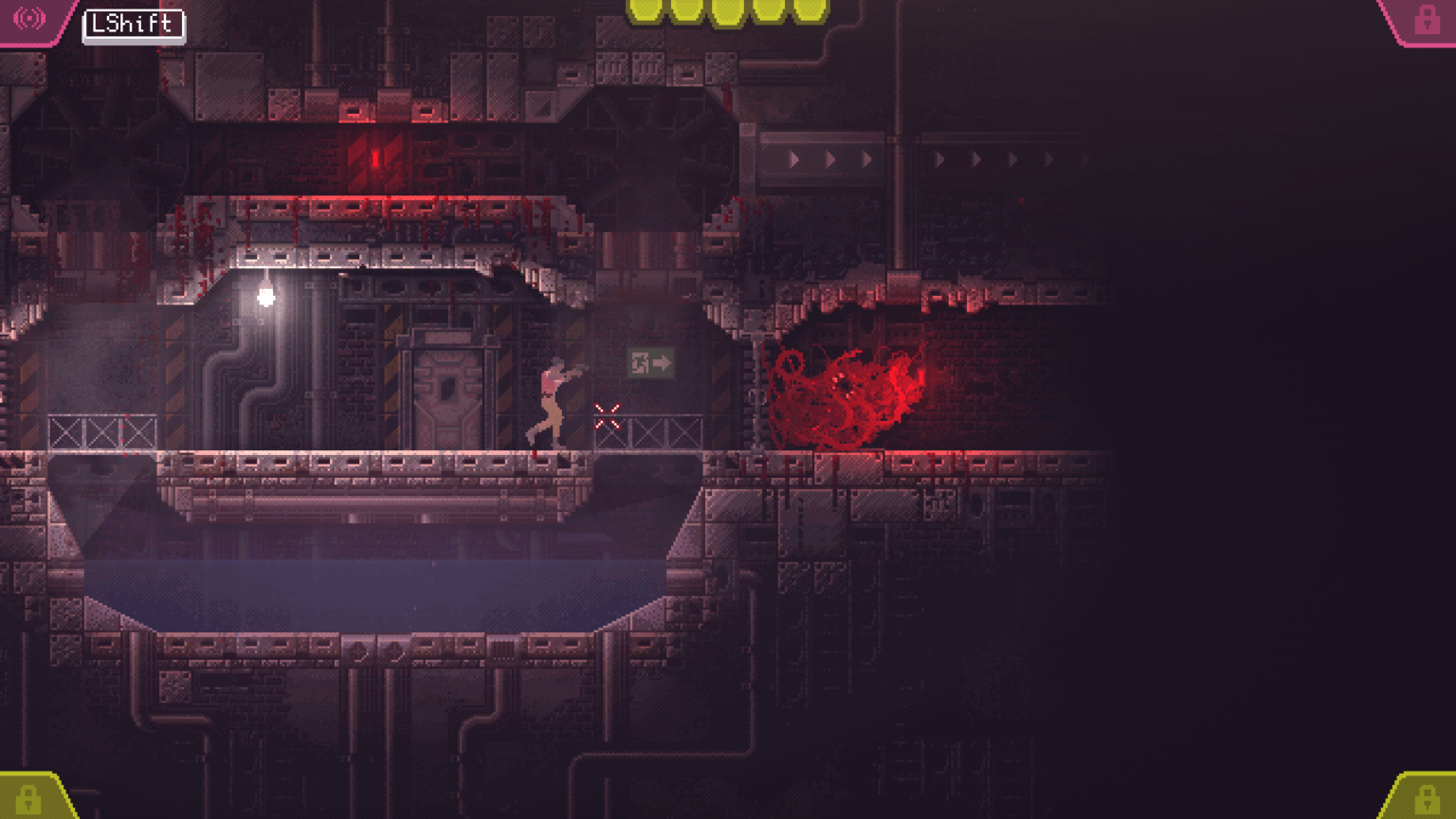Image resolution: width=1456 pixels, height=819 pixels.
Task: Select the first yellow biomass pip
Action: coord(646,11)
